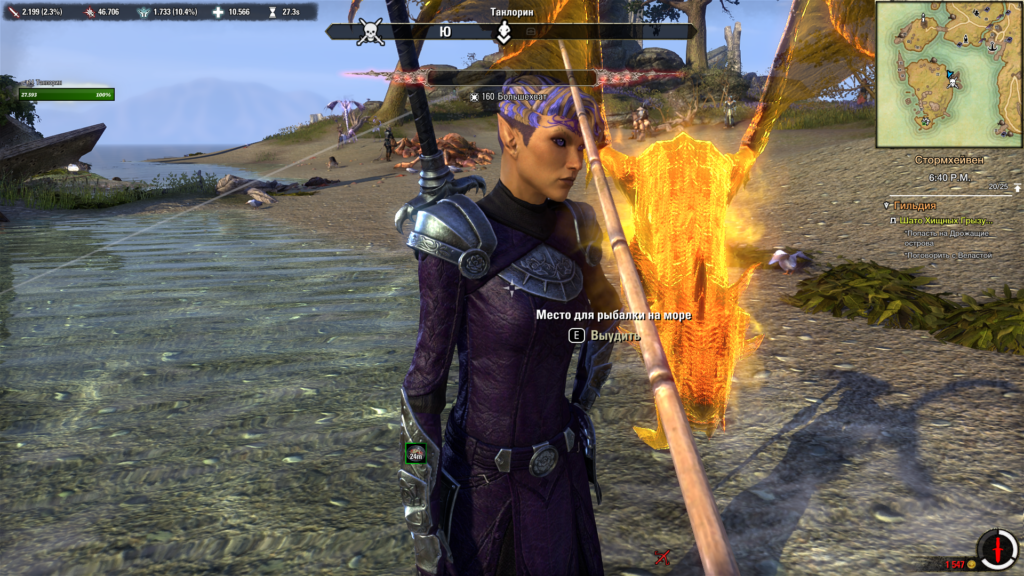Open the minimap of Stormhaven

coord(948,75)
